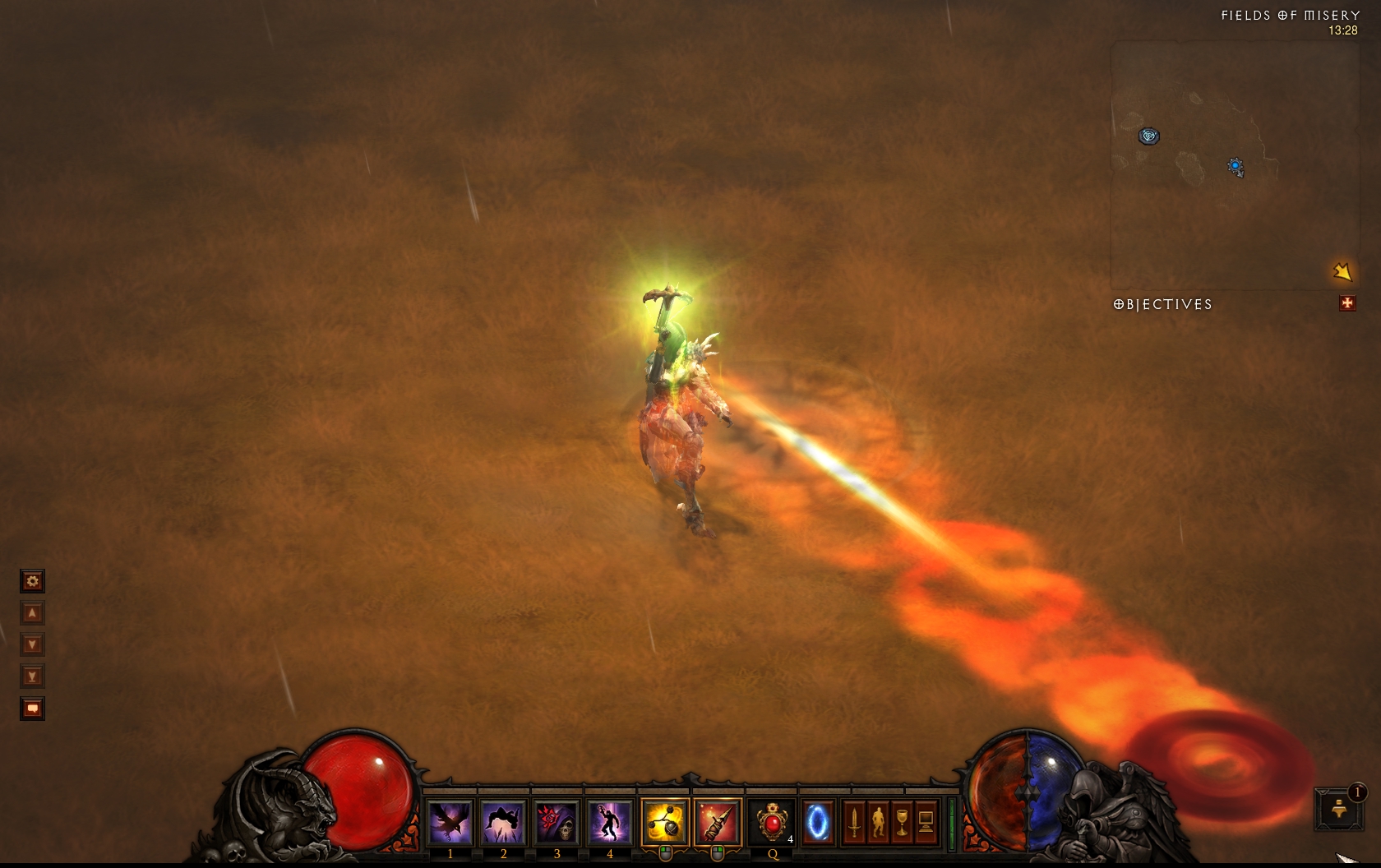1381x868 pixels.
Task: Open the notification button with badge
Action: tap(1339, 810)
